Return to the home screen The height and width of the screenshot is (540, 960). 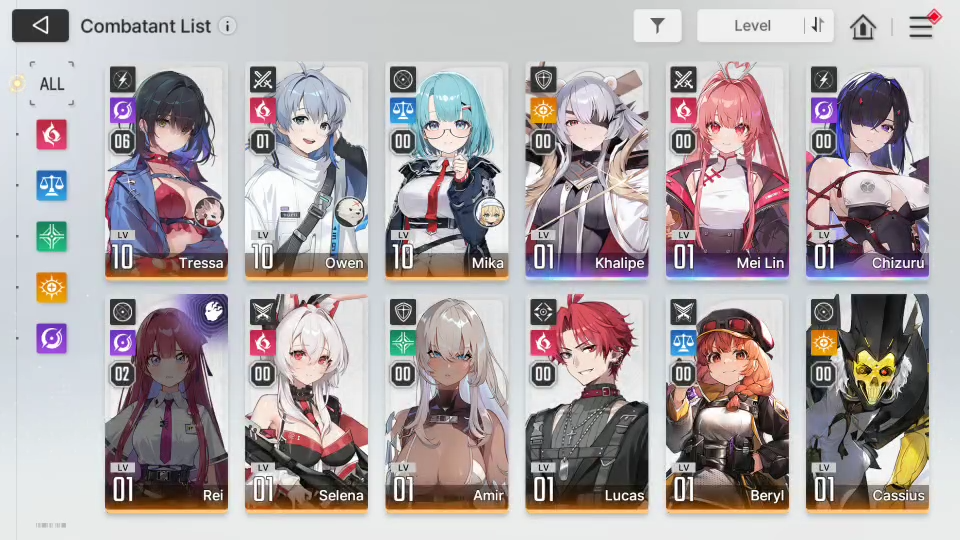coord(863,27)
